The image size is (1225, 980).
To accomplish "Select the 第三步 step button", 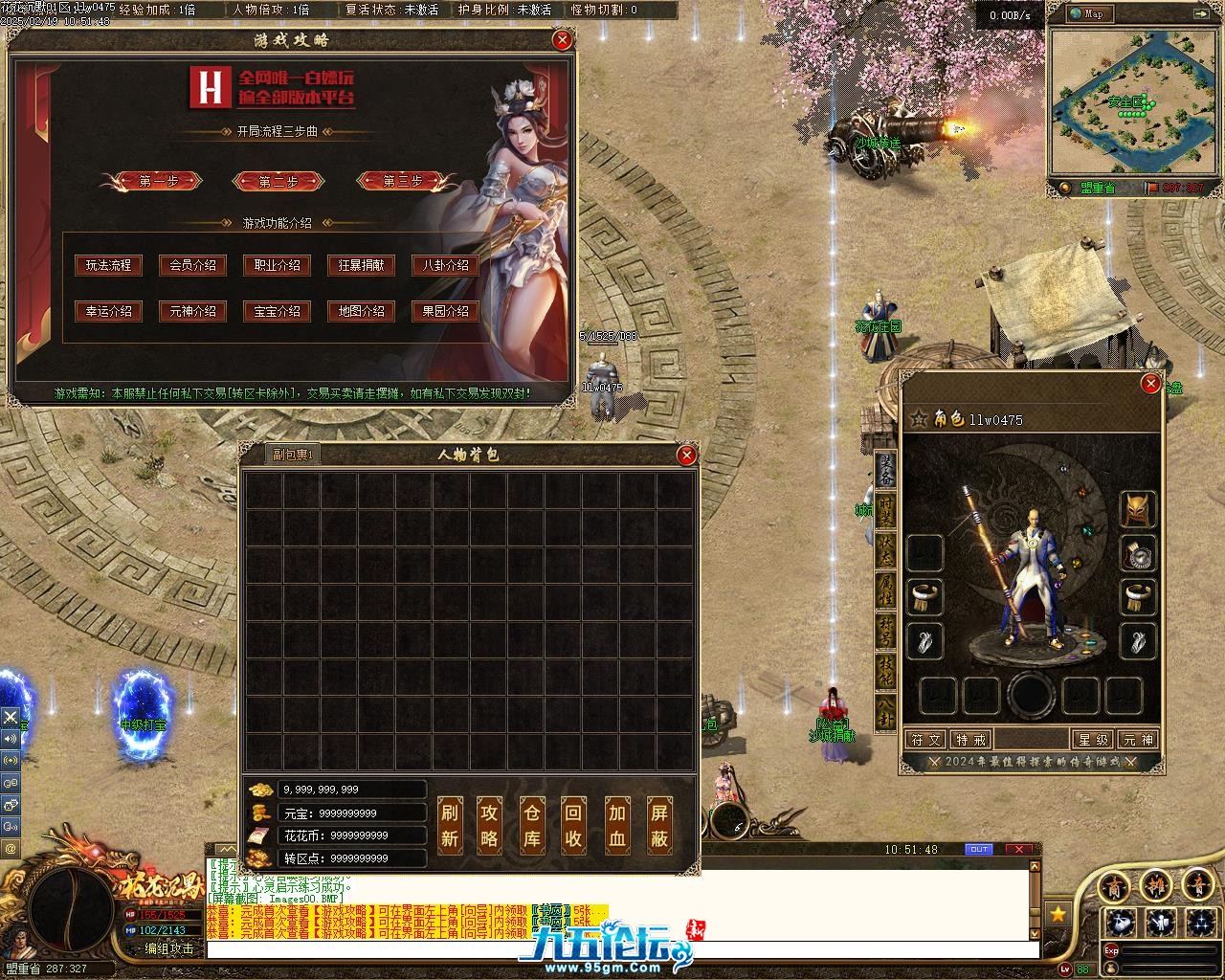I will 402,181.
